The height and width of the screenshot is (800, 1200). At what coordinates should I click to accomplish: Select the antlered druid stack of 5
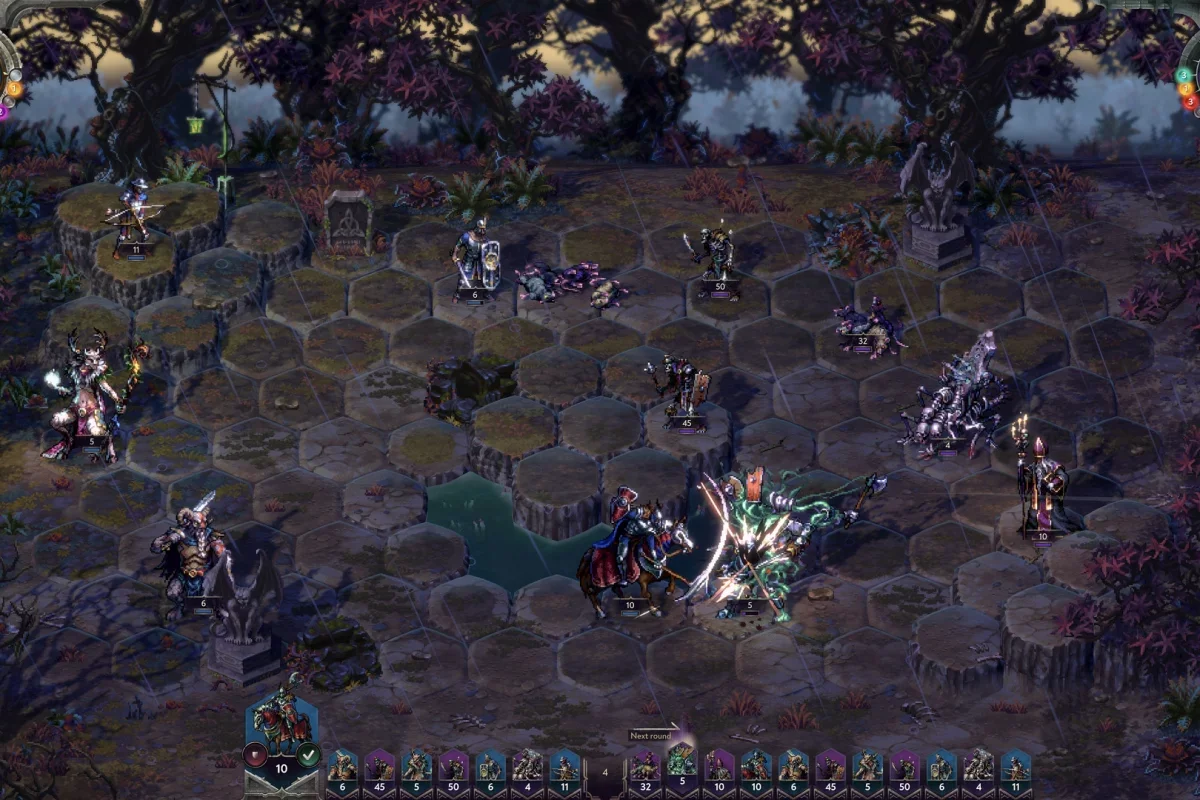(x=88, y=395)
